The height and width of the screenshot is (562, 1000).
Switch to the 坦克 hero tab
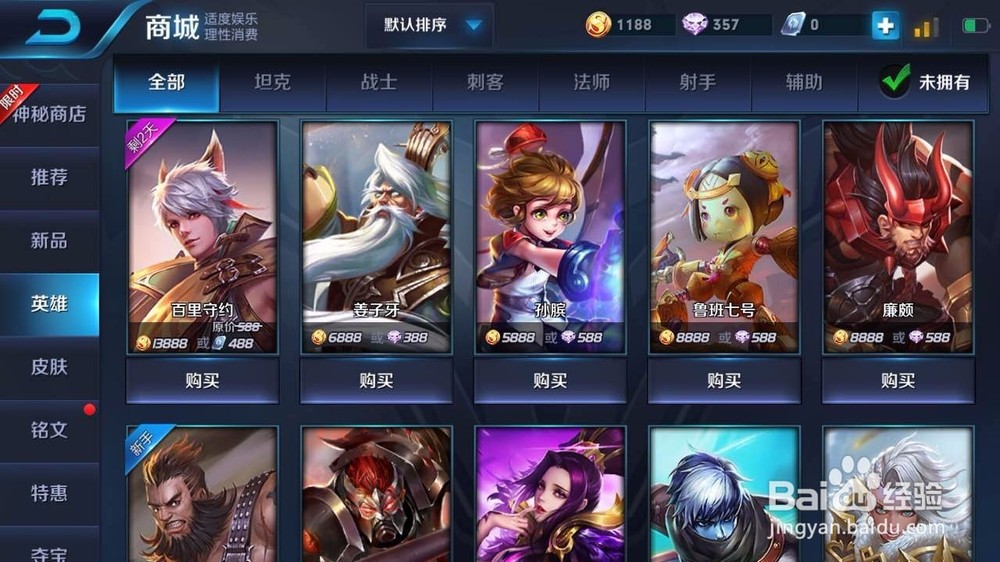pyautogui.click(x=272, y=82)
